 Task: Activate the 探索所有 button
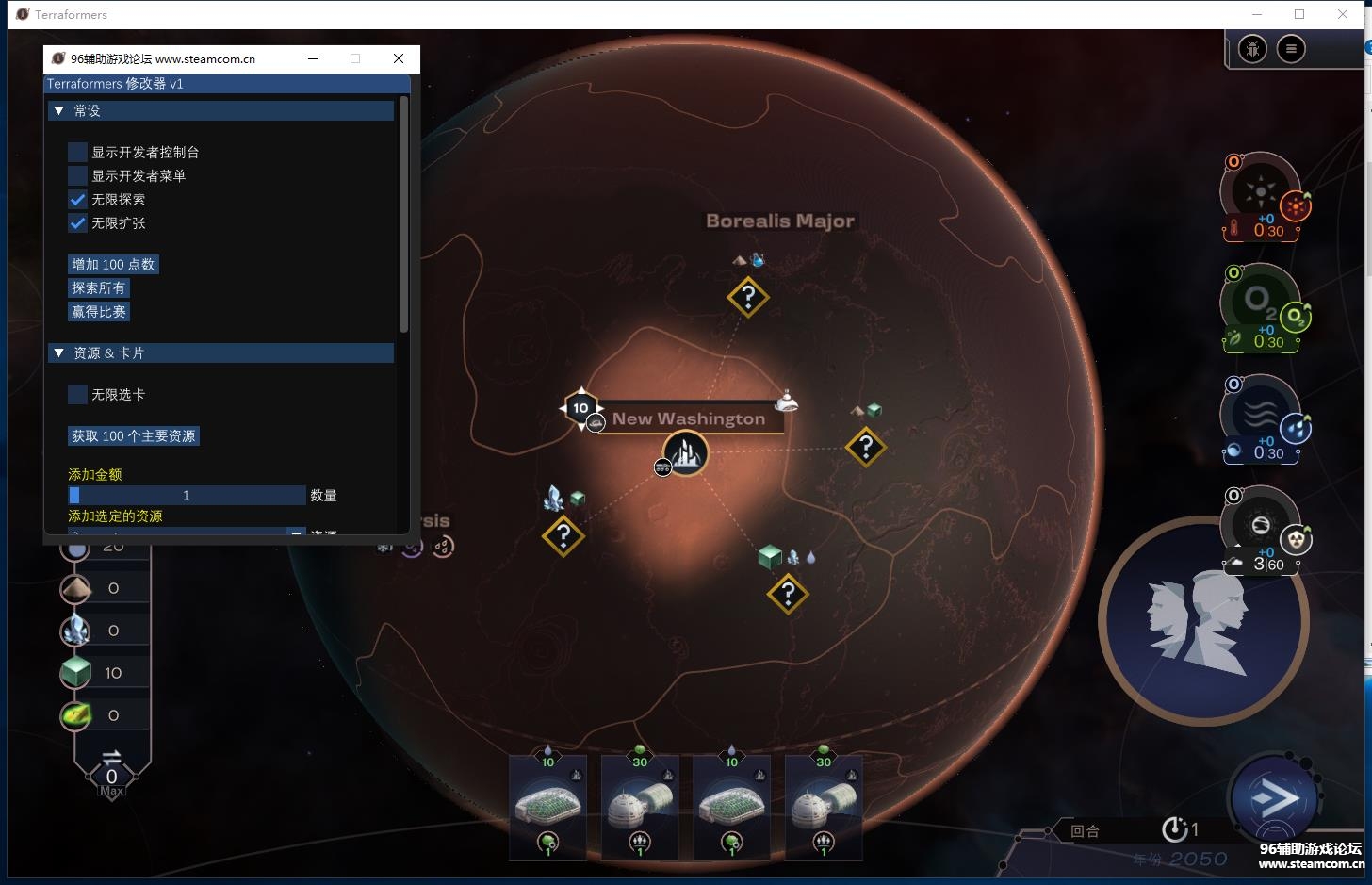[x=98, y=287]
